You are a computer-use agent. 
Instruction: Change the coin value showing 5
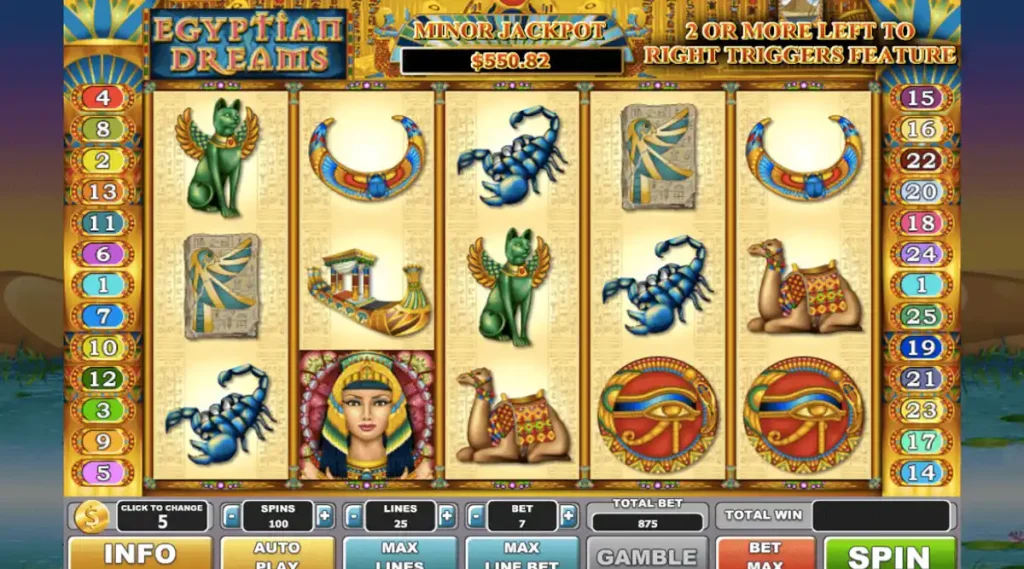[162, 516]
